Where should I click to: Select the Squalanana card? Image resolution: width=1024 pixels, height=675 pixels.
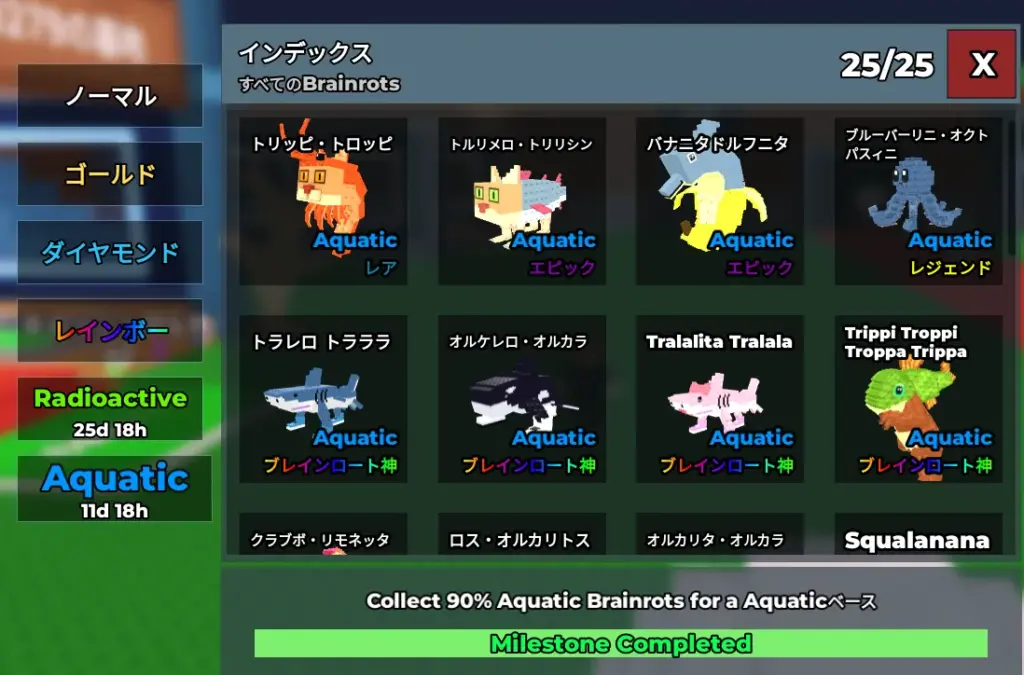pos(918,538)
